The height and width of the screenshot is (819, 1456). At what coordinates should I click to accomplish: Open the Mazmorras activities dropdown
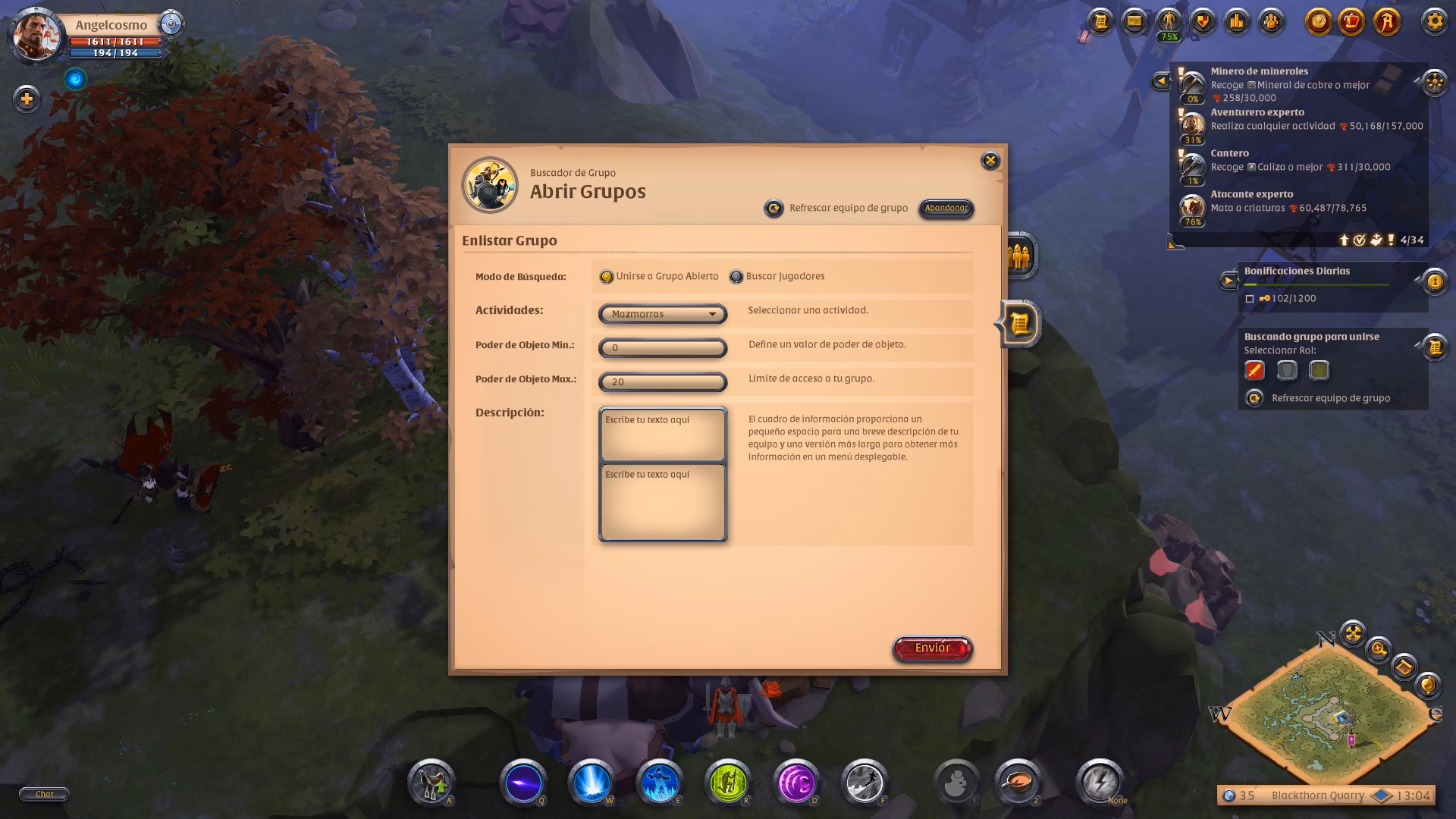(x=661, y=313)
